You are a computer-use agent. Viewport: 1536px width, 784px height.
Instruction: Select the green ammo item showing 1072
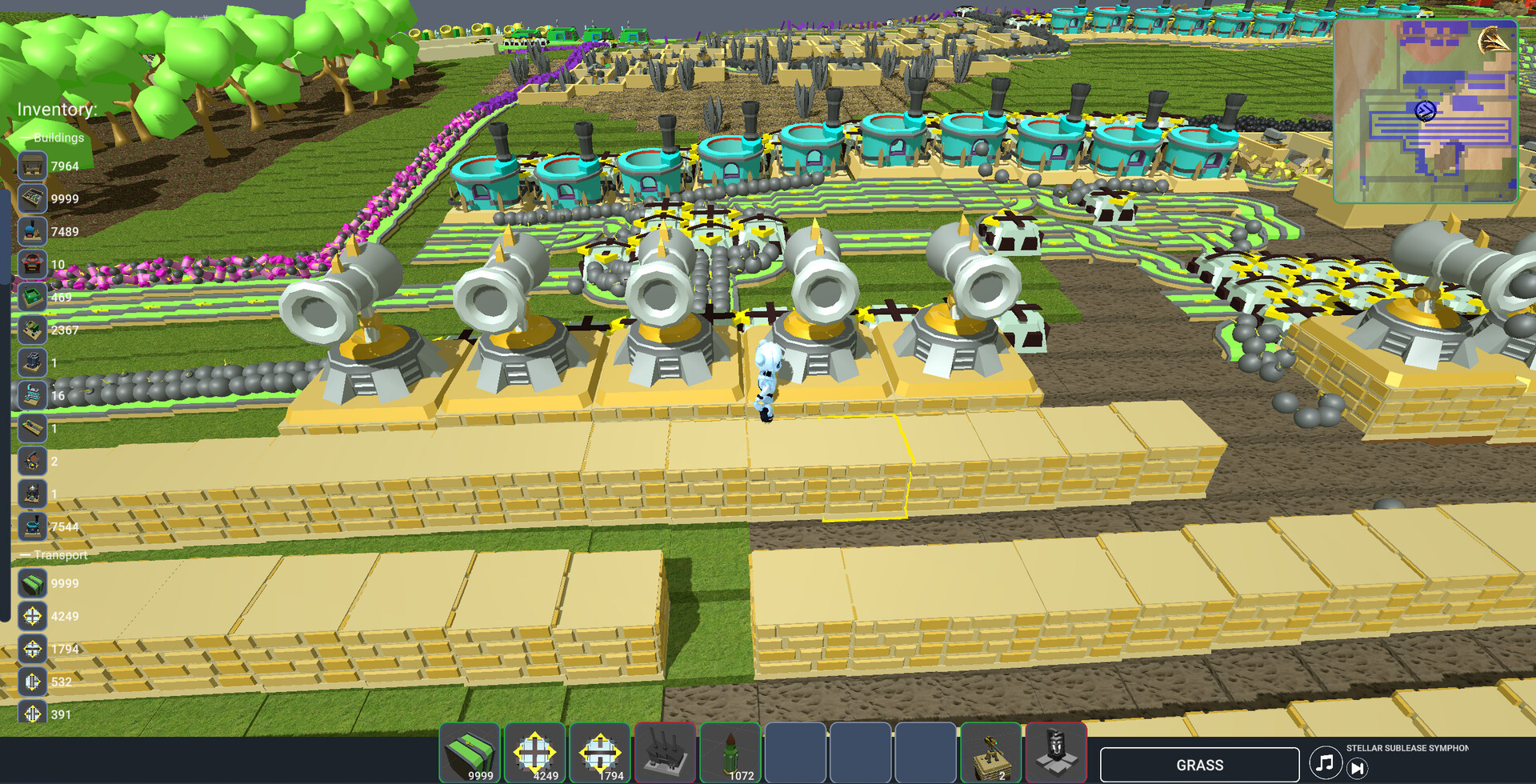tap(732, 753)
